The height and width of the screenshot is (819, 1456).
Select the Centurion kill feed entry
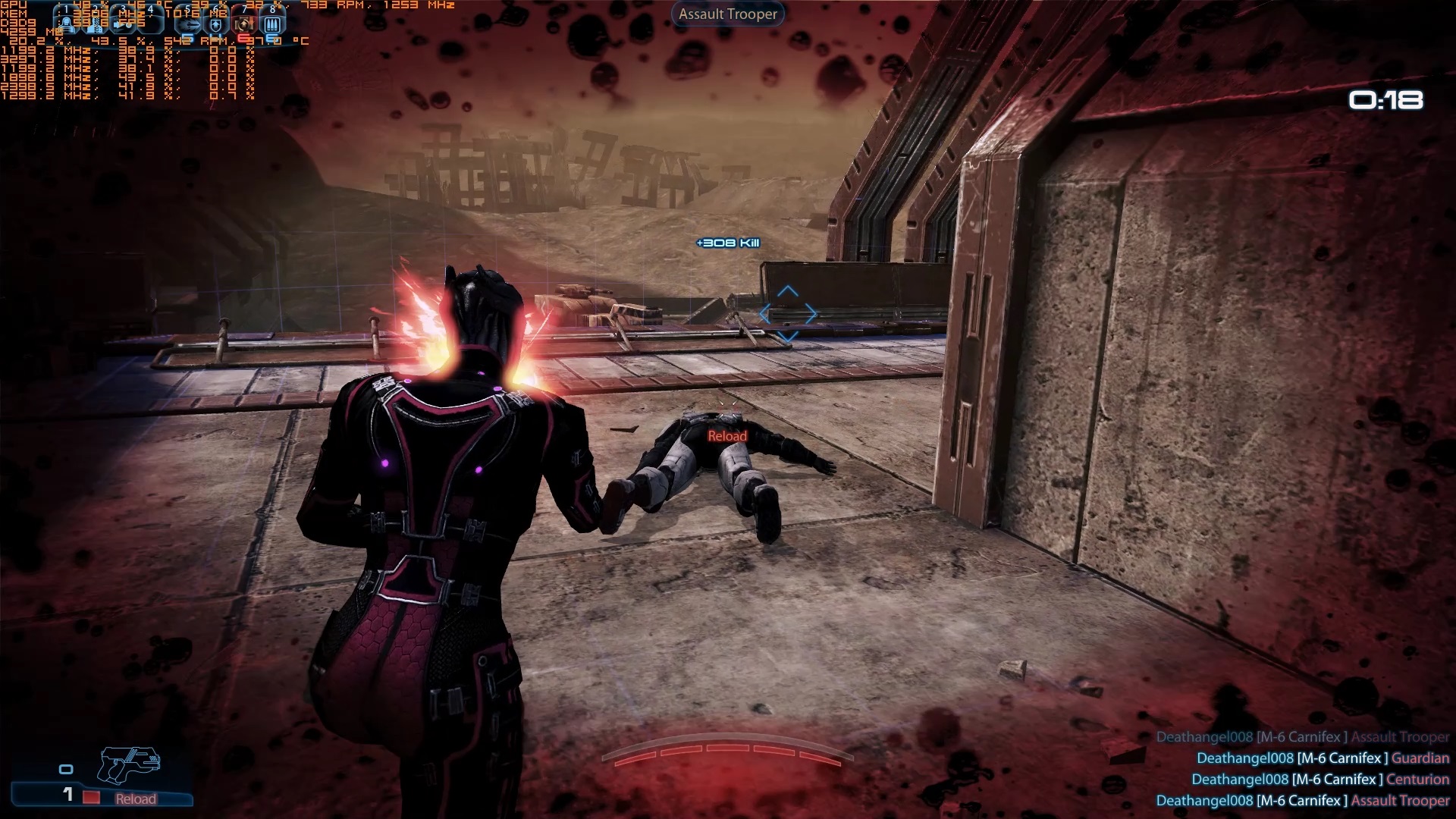click(x=1319, y=779)
